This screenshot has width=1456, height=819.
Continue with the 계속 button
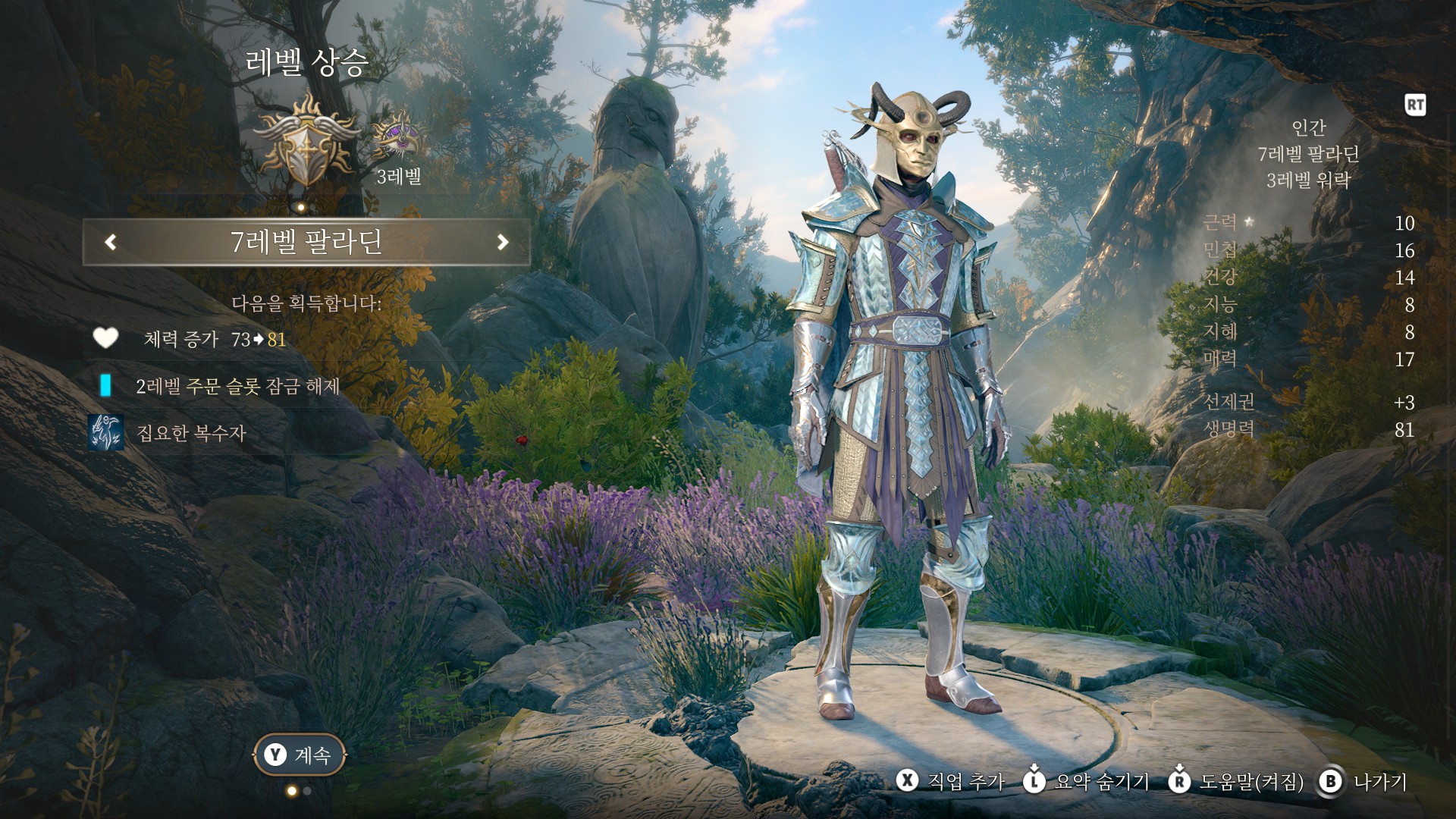click(299, 755)
